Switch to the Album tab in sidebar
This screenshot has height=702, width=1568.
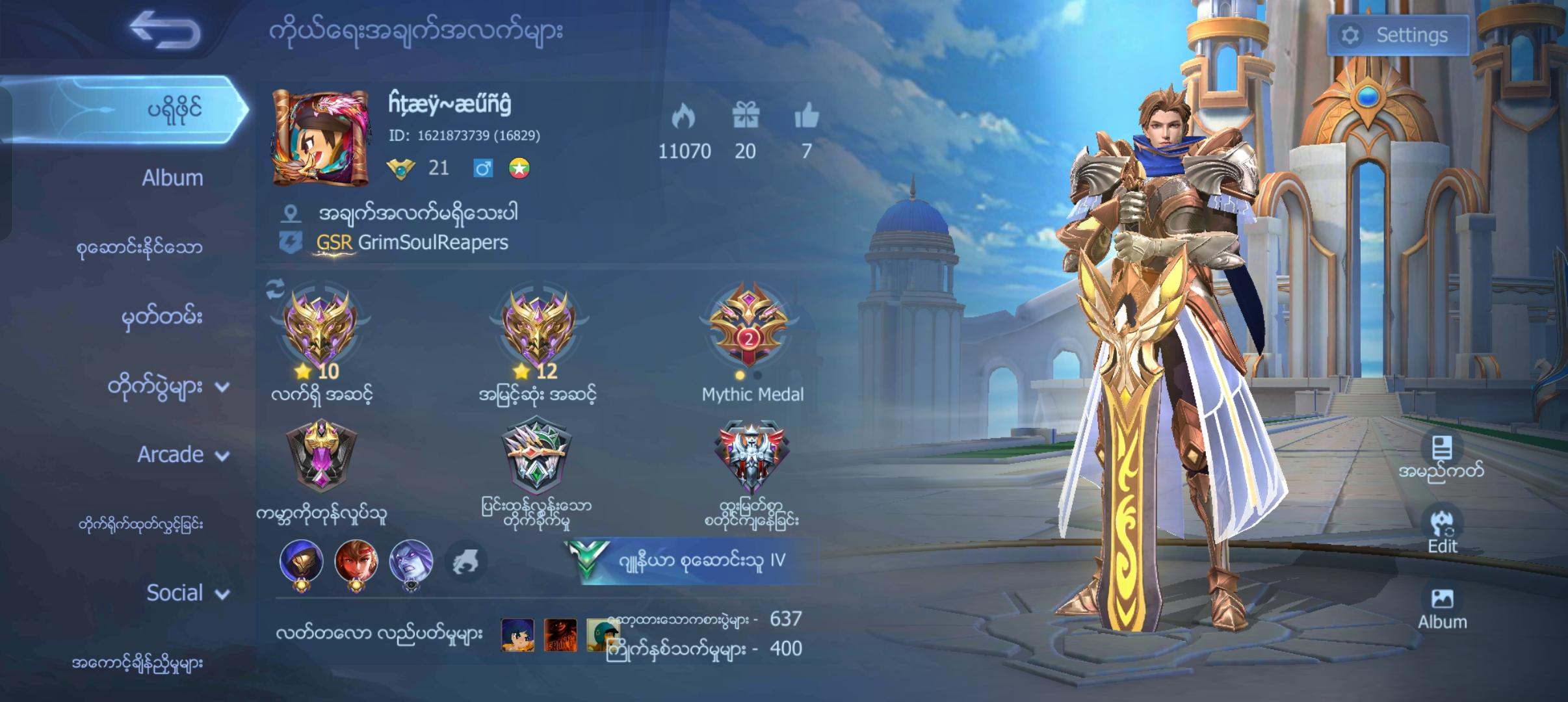[172, 177]
